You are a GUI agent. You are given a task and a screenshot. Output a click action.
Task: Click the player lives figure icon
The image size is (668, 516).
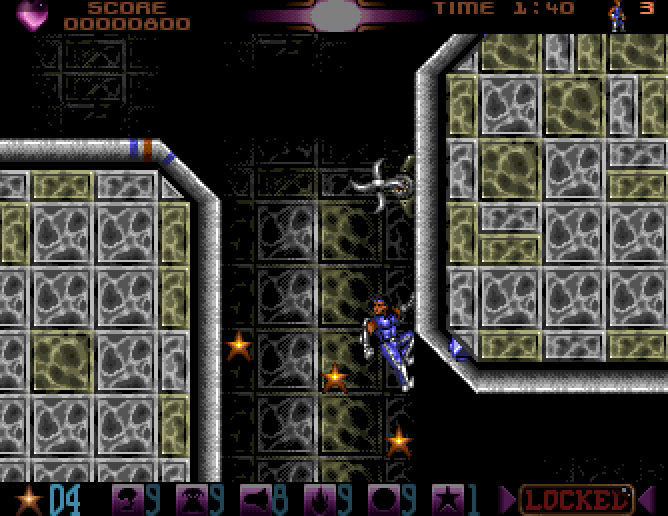coord(619,15)
